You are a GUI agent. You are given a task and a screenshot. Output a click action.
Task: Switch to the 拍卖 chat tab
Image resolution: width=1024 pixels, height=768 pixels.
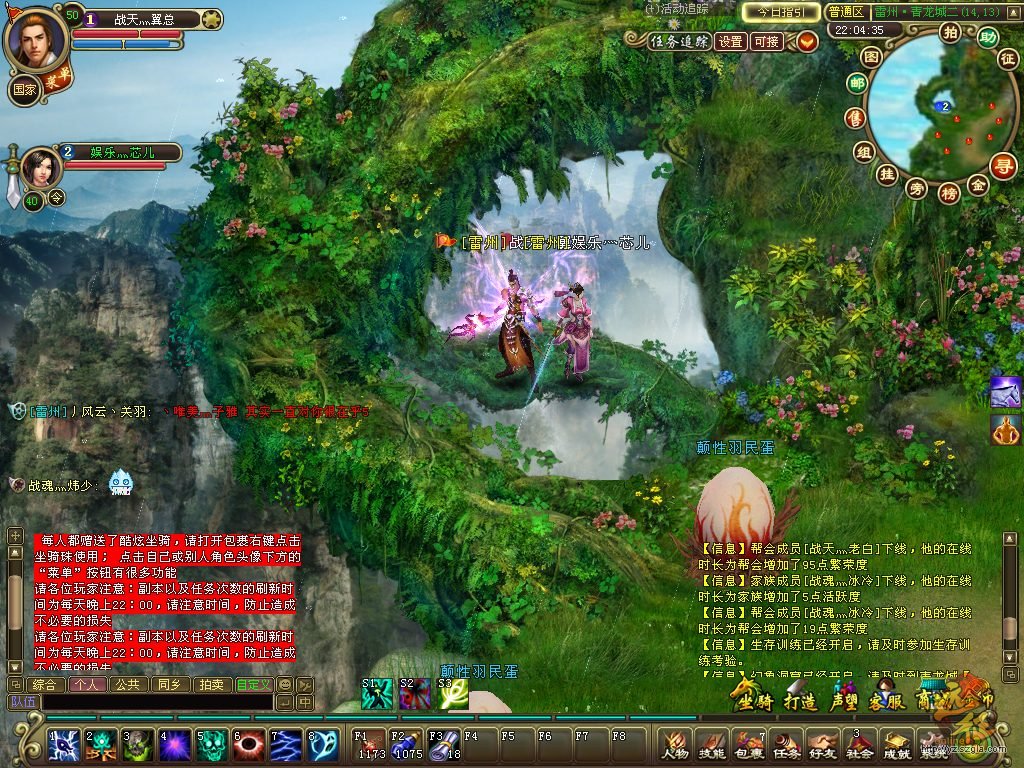(211, 685)
